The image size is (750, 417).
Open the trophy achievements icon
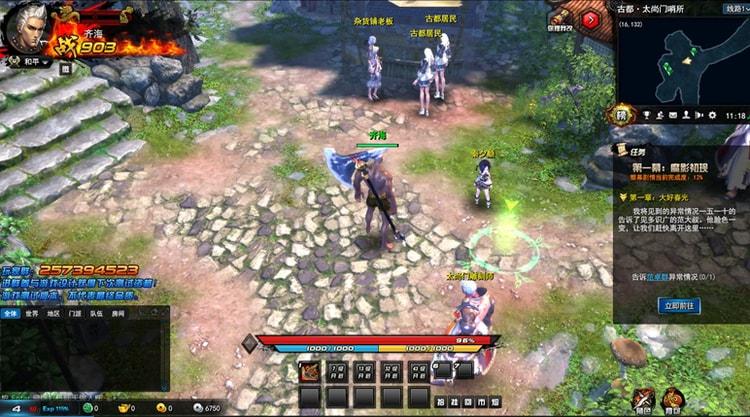pyautogui.click(x=647, y=116)
